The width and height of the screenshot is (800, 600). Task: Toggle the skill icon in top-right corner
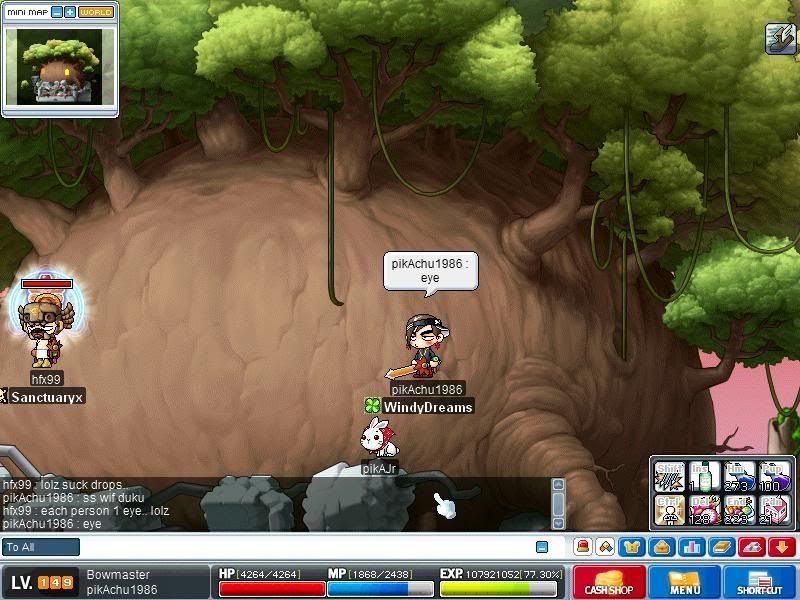pos(780,38)
